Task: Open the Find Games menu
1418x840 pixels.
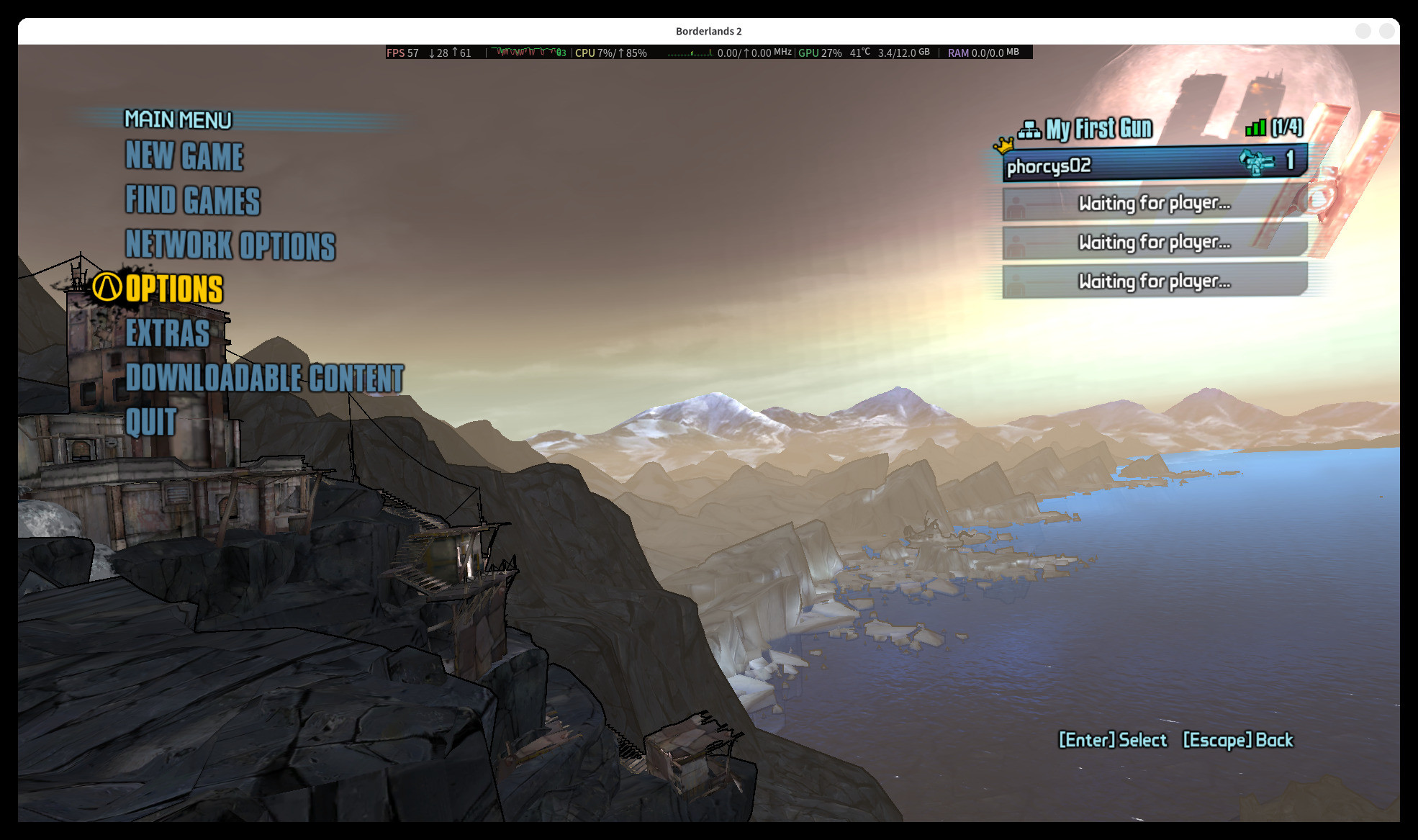Action: pos(193,201)
